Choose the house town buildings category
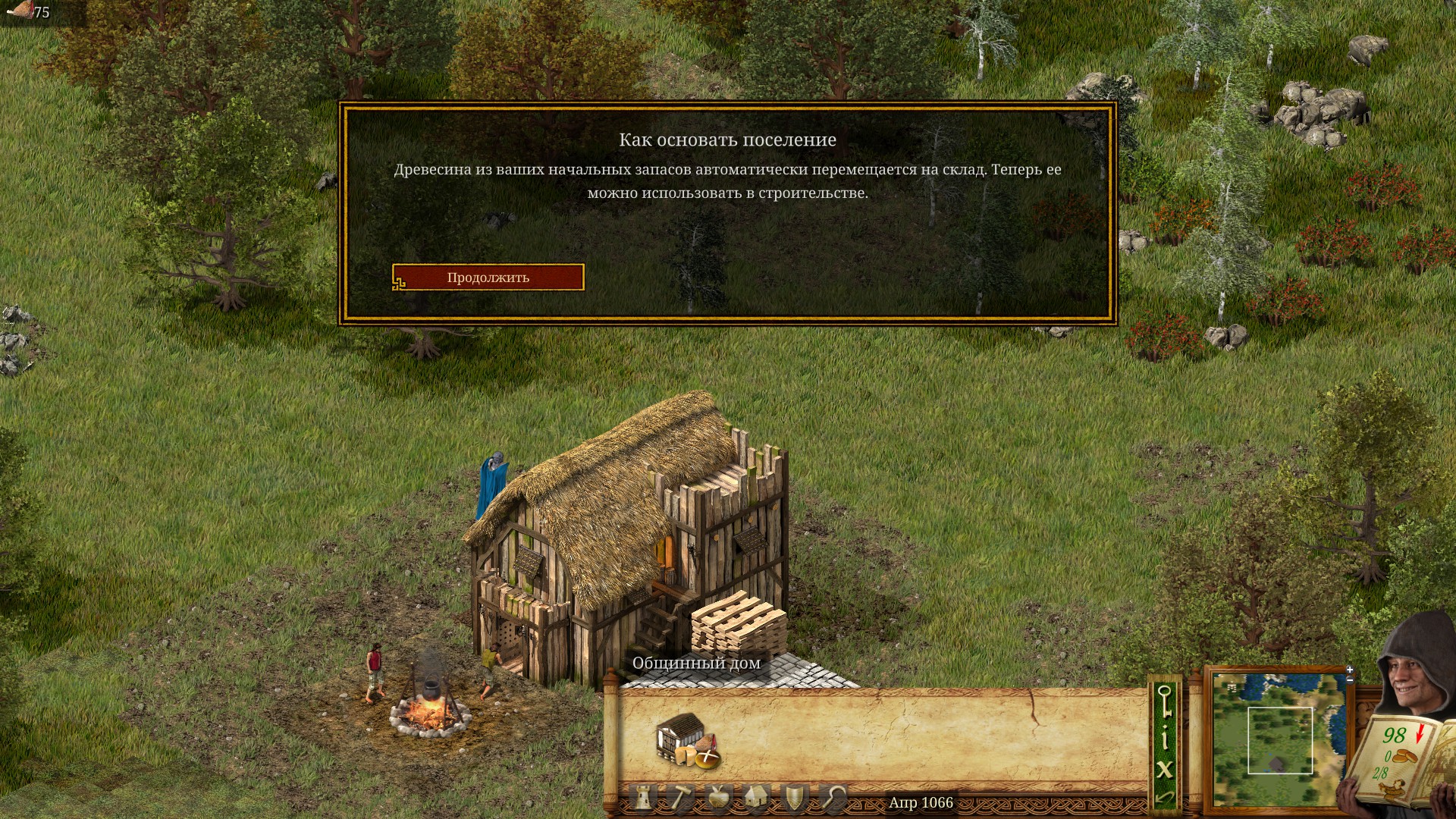This screenshot has height=819, width=1456. coord(755,798)
